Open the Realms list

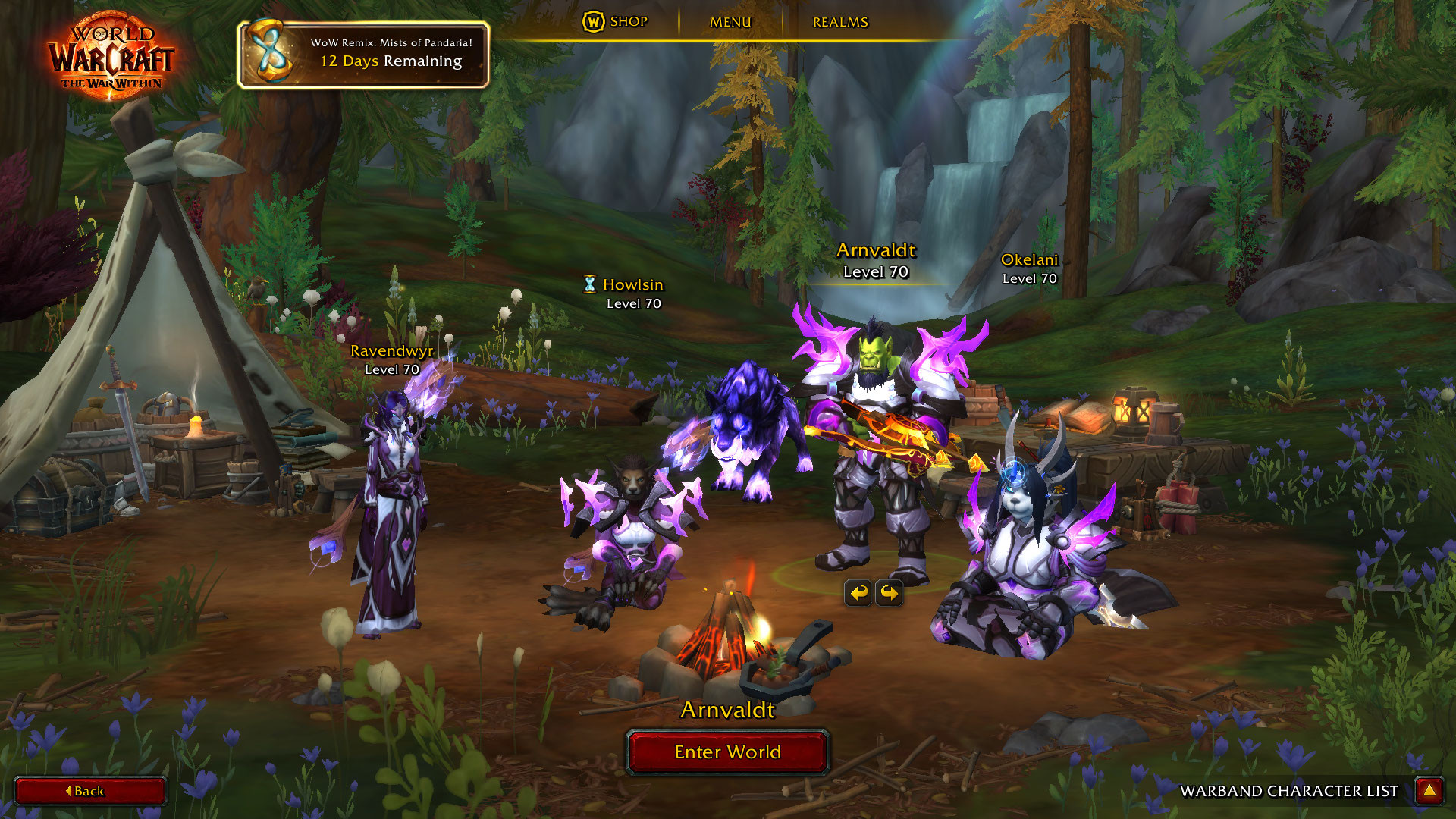(x=840, y=22)
